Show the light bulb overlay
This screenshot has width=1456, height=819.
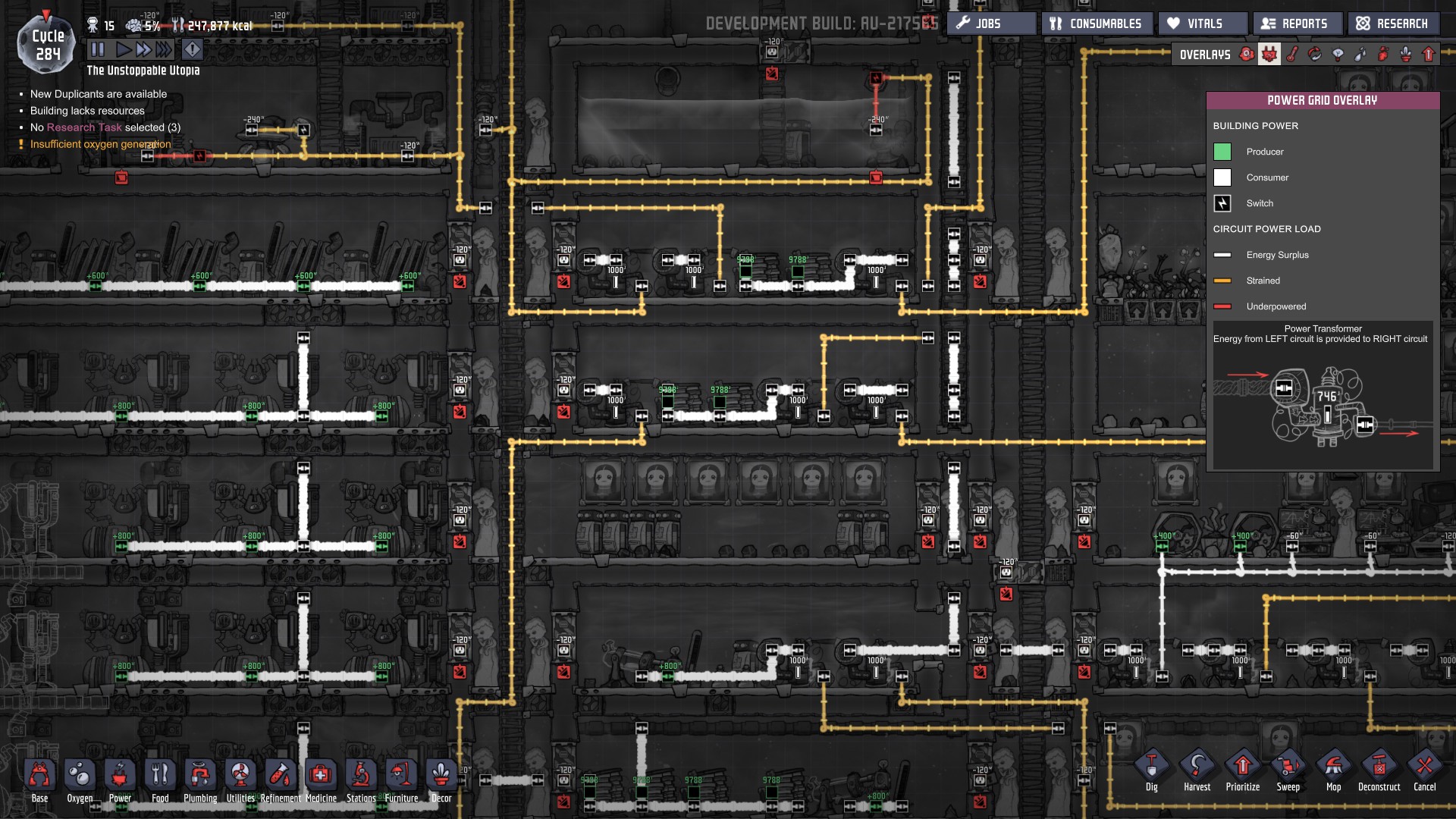[1338, 55]
